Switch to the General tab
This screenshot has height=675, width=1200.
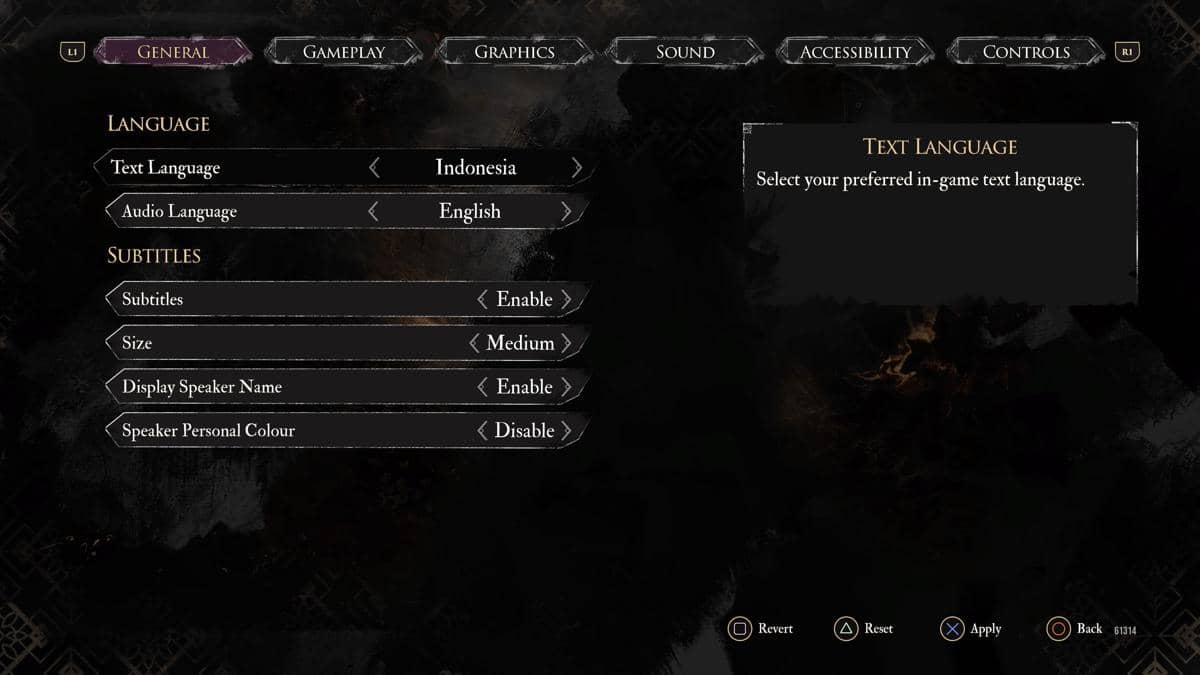coord(172,52)
